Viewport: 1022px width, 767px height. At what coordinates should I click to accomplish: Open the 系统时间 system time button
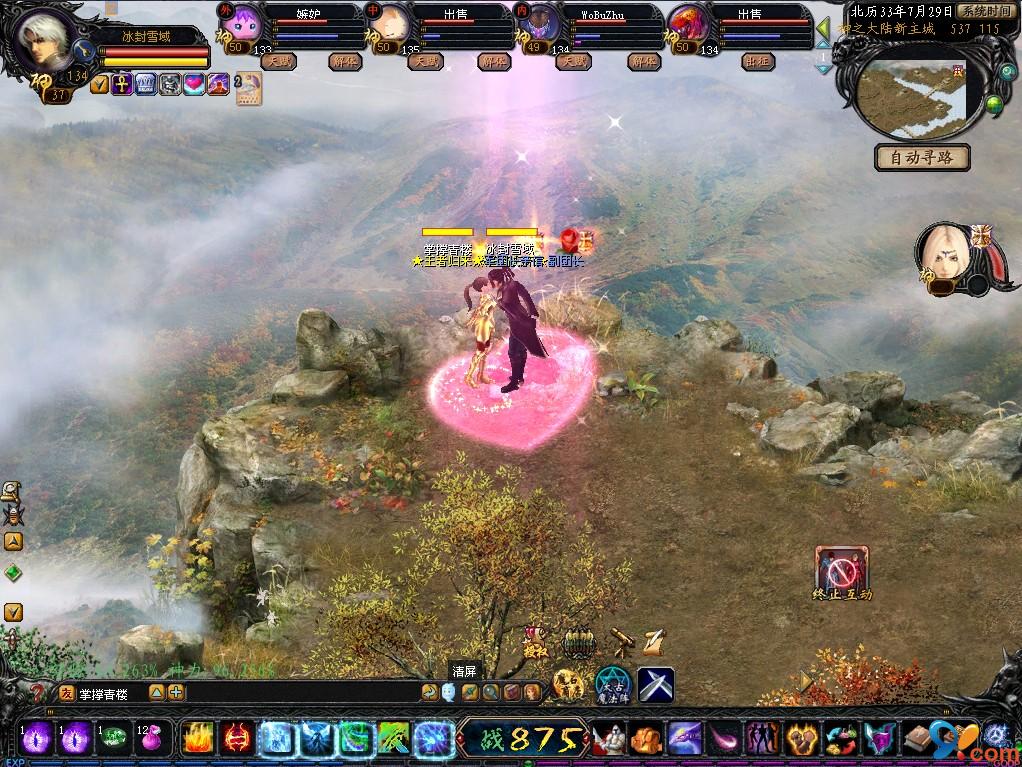[985, 11]
